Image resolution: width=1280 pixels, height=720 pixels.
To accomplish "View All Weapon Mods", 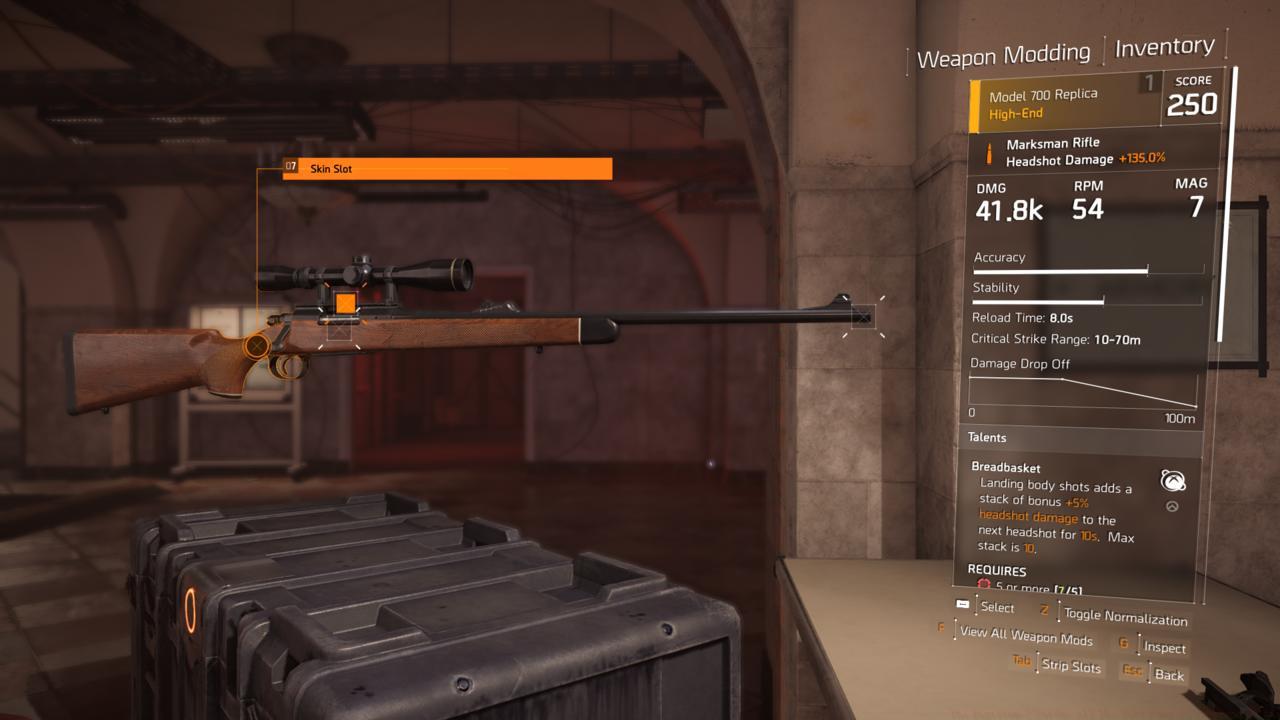I will [x=1026, y=636].
